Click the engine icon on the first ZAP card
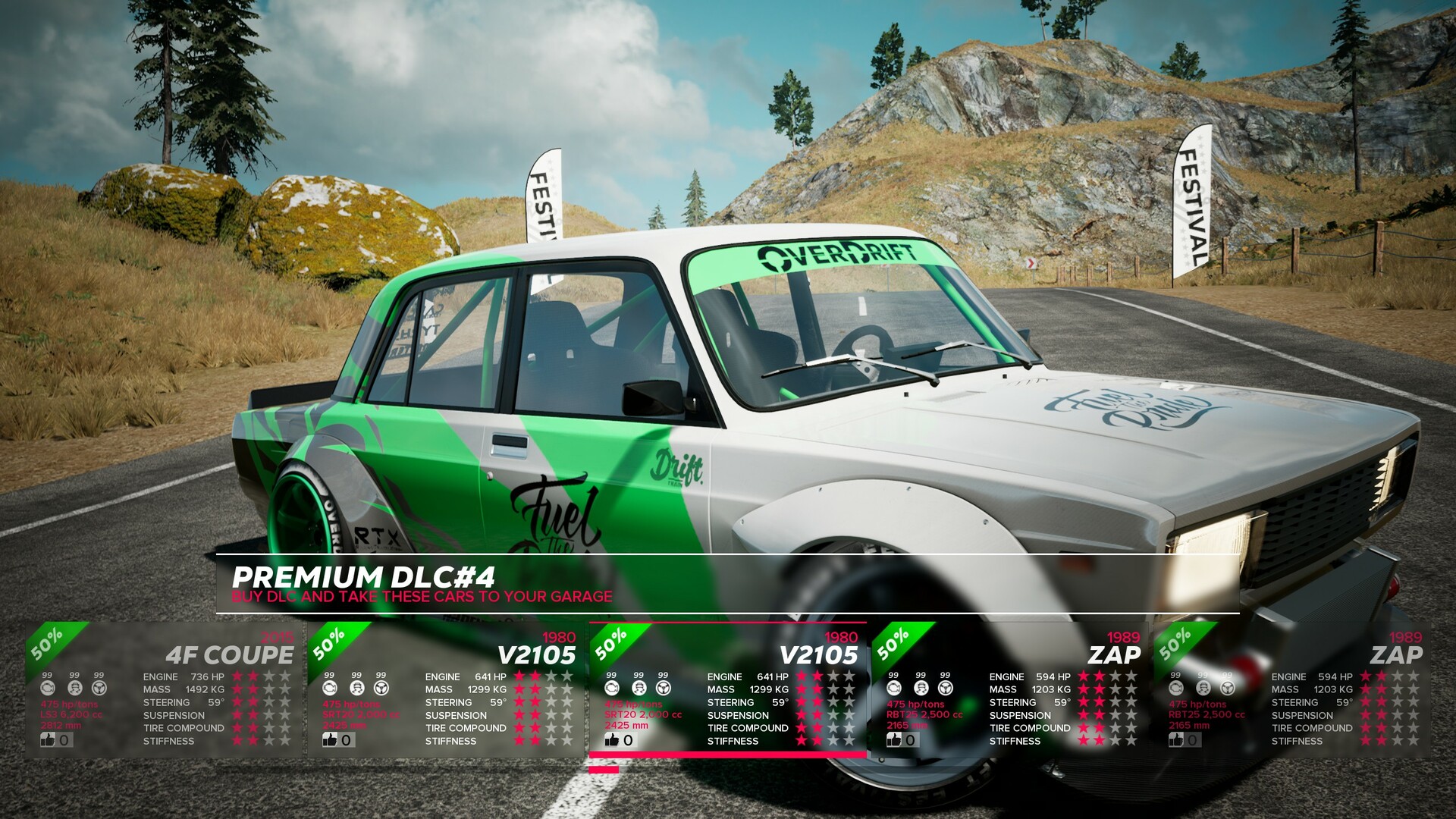 [893, 687]
